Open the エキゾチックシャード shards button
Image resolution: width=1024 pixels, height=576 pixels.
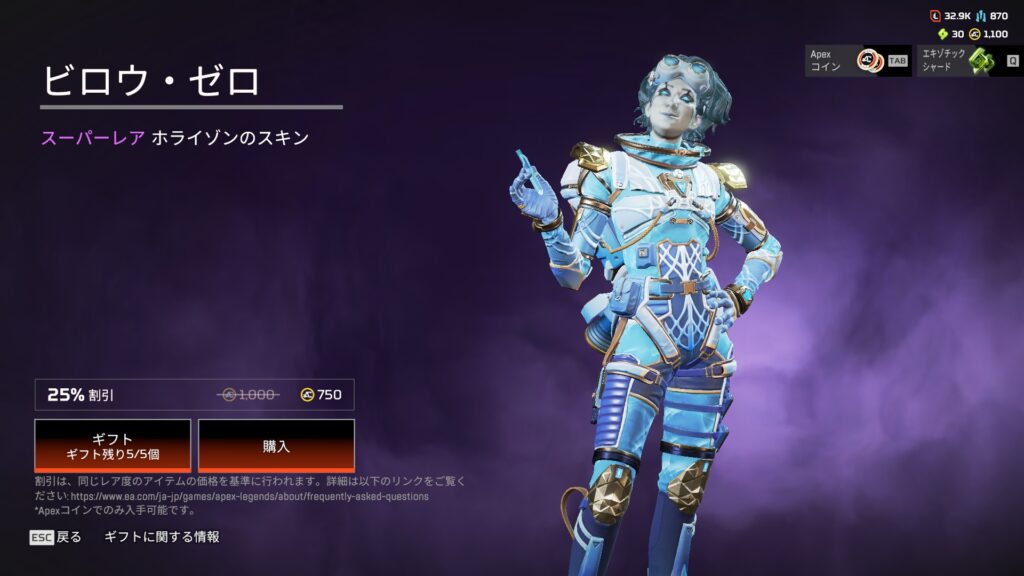[x=966, y=60]
